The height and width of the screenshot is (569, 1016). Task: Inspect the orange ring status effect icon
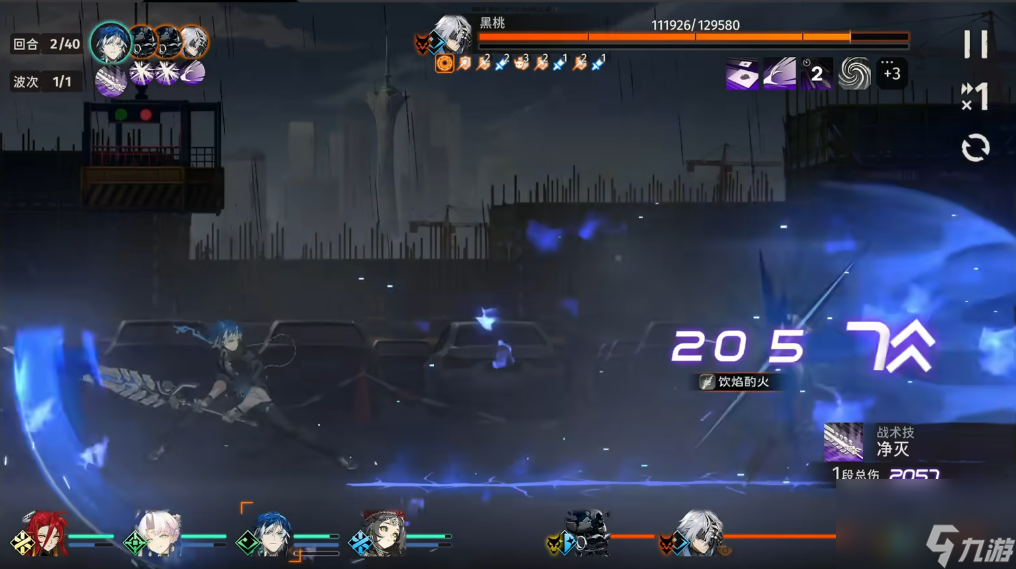coord(445,64)
